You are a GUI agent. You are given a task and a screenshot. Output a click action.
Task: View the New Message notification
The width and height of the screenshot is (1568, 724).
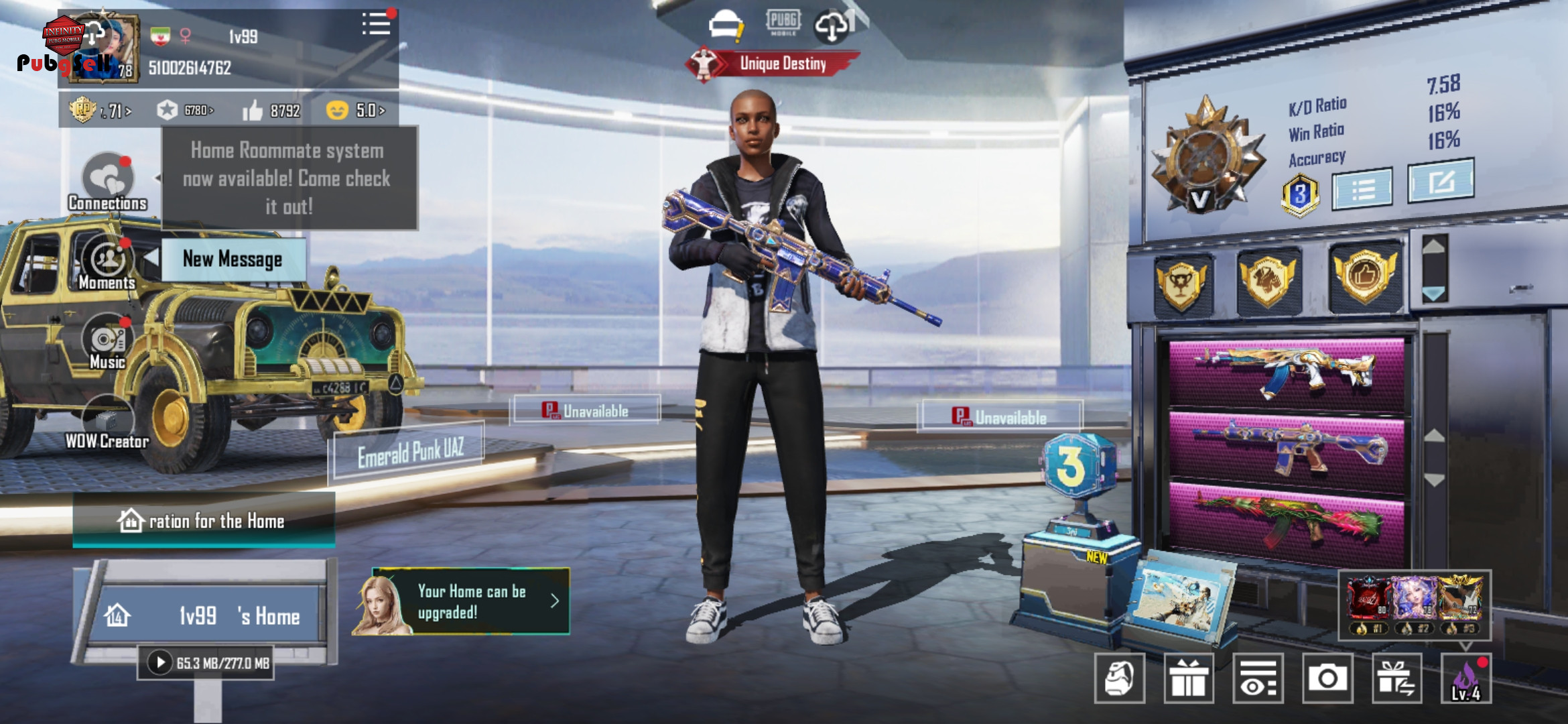[233, 259]
